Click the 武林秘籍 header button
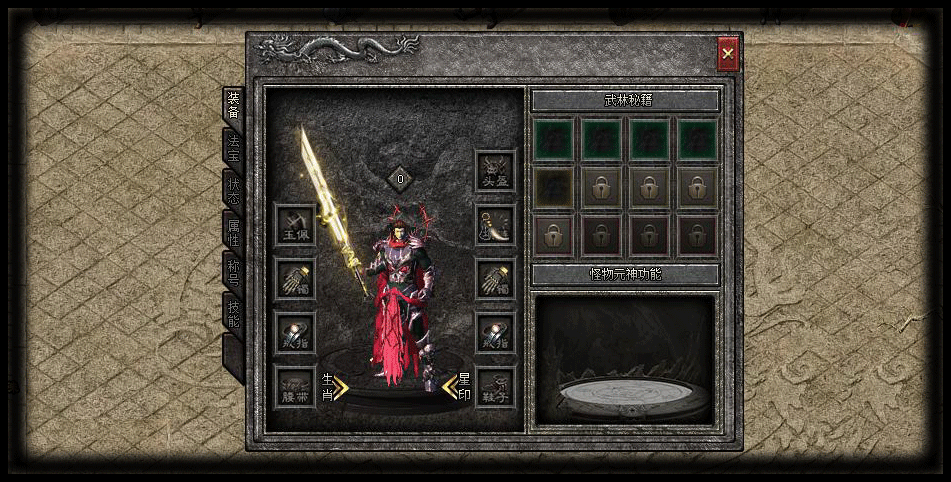Image resolution: width=951 pixels, height=482 pixels. tap(625, 101)
